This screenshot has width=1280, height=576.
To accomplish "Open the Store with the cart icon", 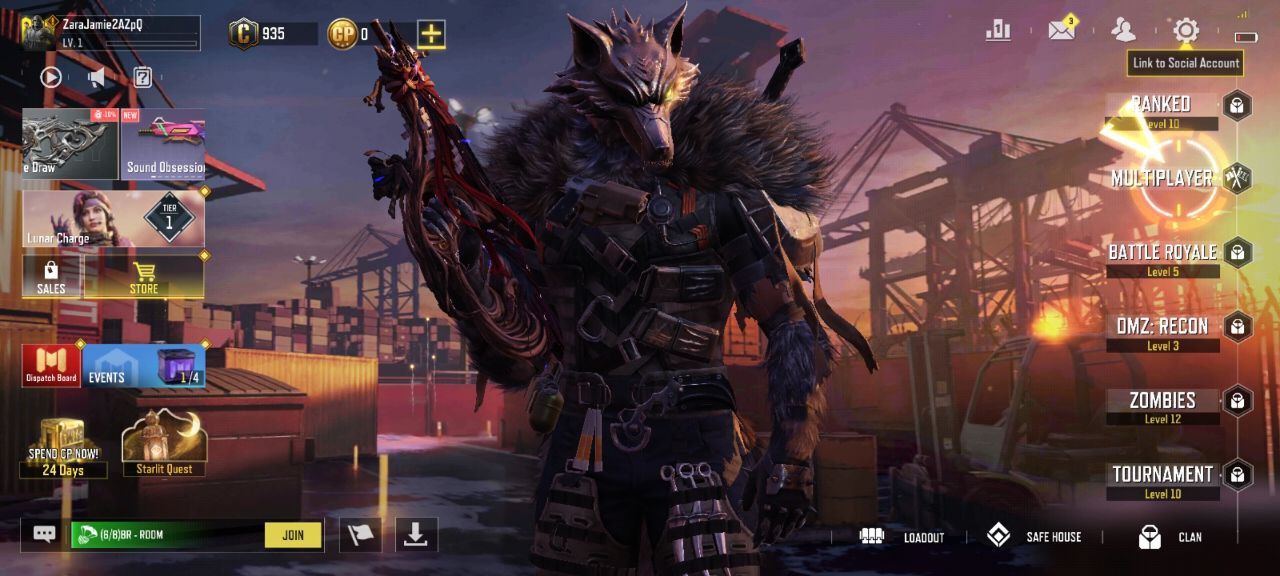I will [144, 277].
